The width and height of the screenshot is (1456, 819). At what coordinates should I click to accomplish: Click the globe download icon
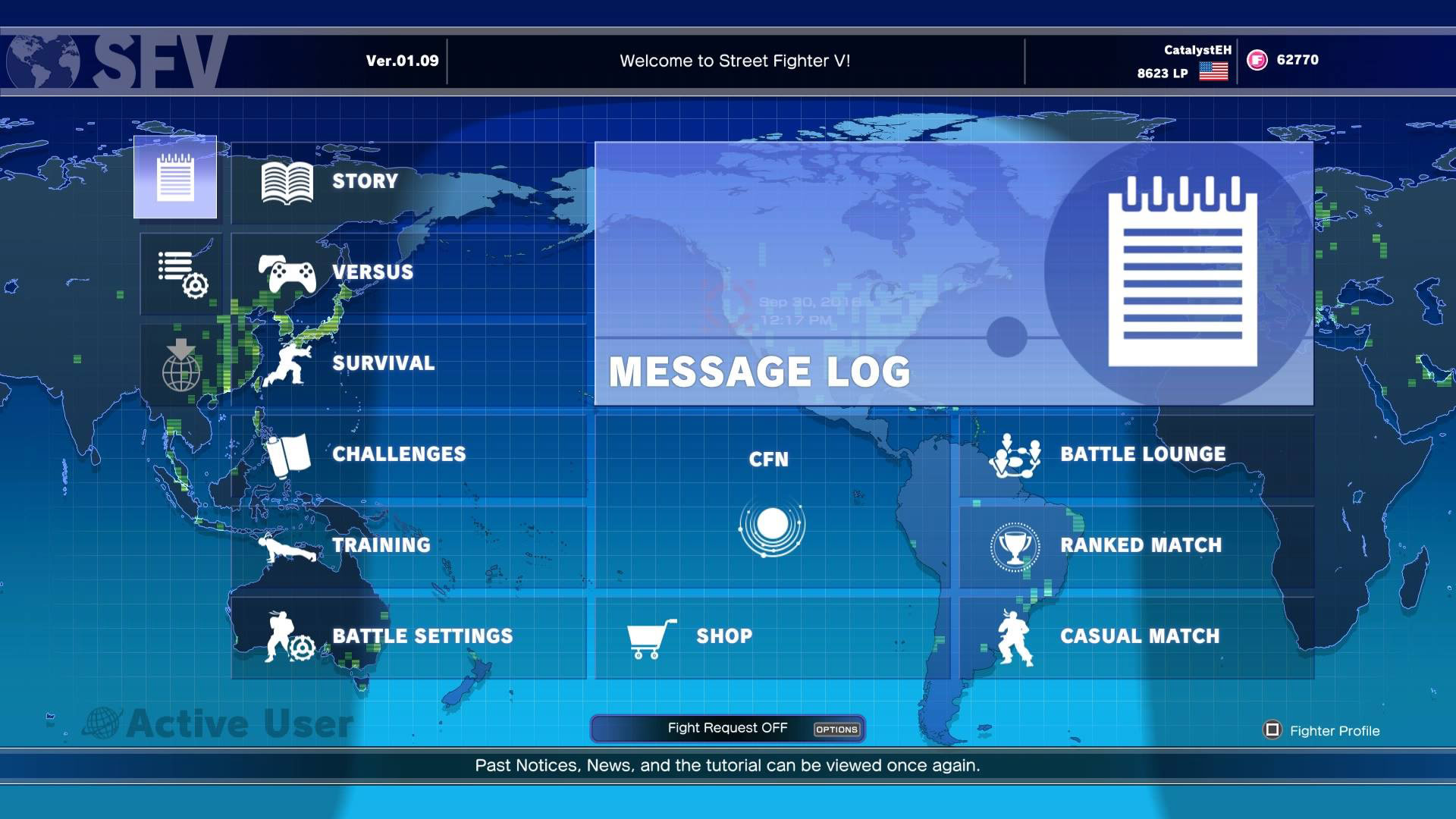[181, 365]
